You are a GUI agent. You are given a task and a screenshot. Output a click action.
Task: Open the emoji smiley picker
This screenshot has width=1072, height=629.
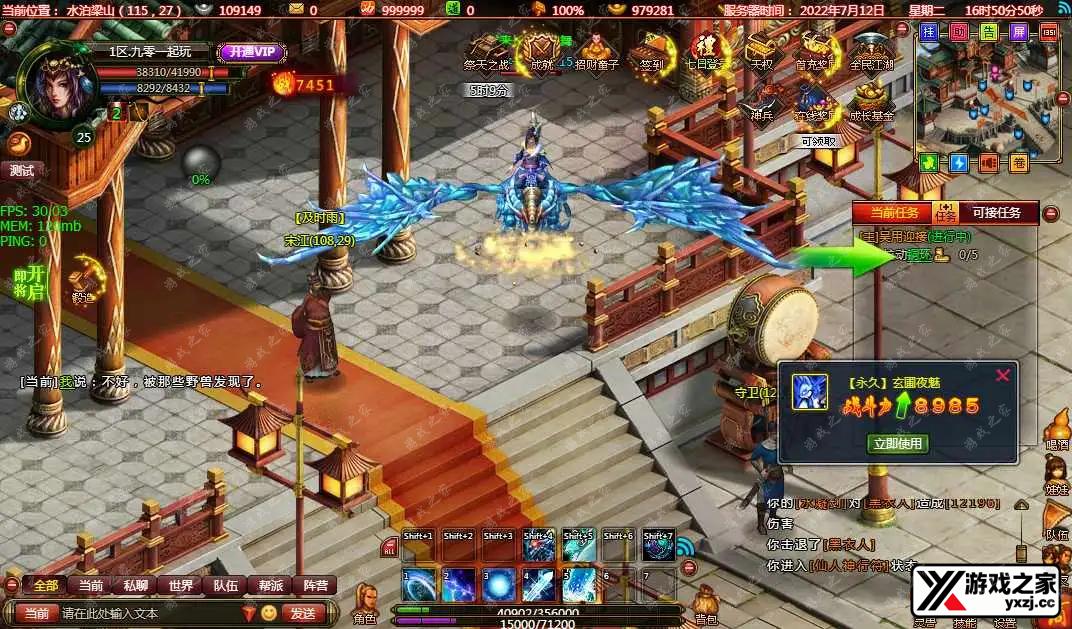point(269,613)
